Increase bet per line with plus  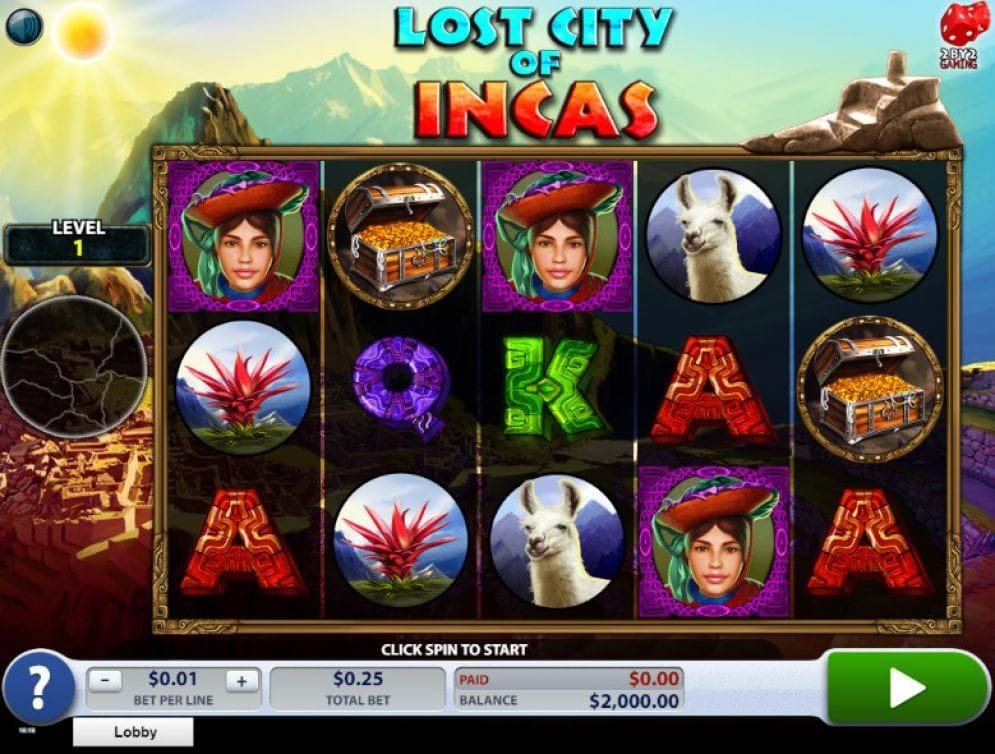coord(241,681)
